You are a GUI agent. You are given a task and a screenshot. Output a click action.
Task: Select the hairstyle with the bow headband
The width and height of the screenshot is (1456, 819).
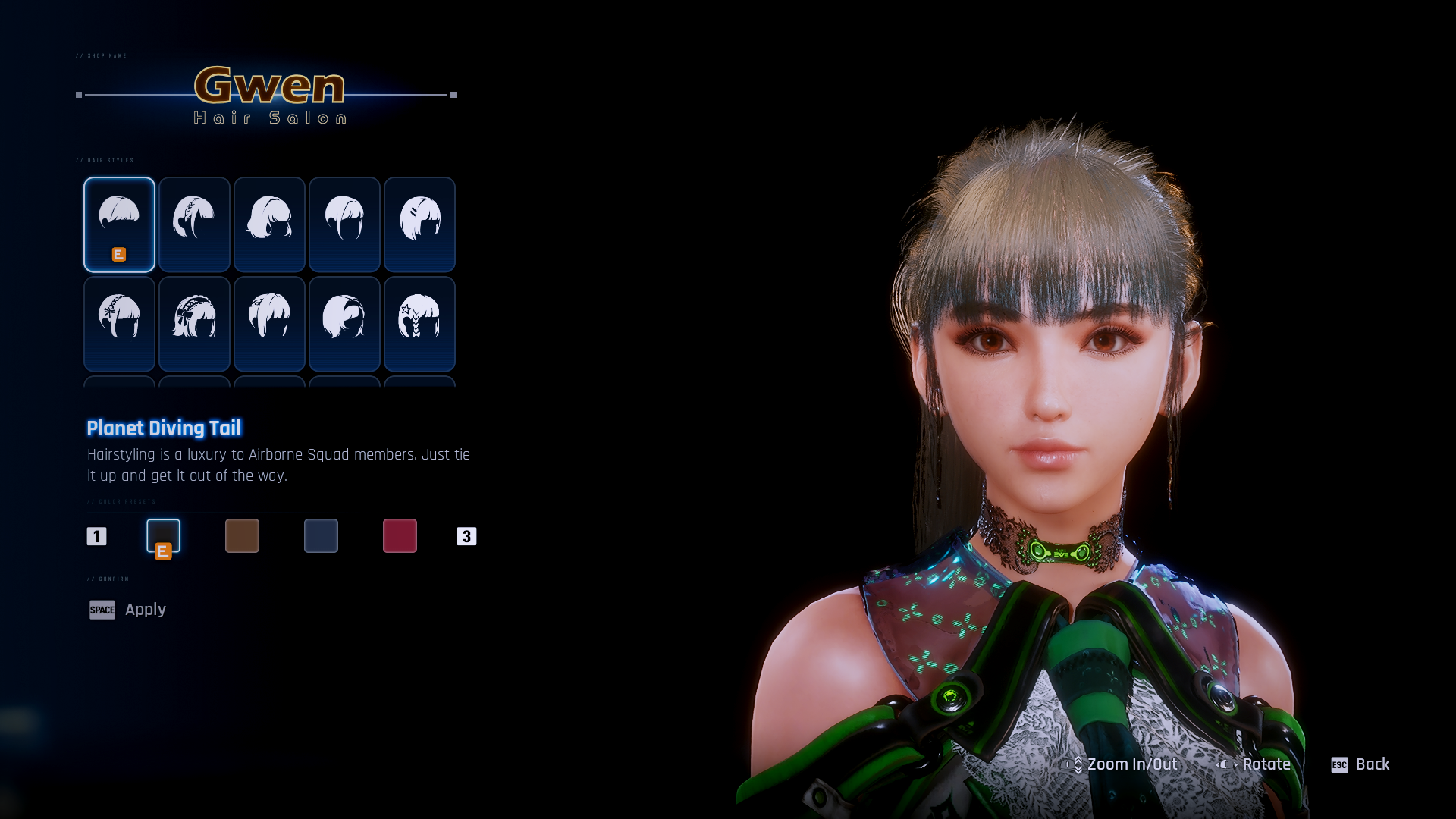(x=194, y=324)
